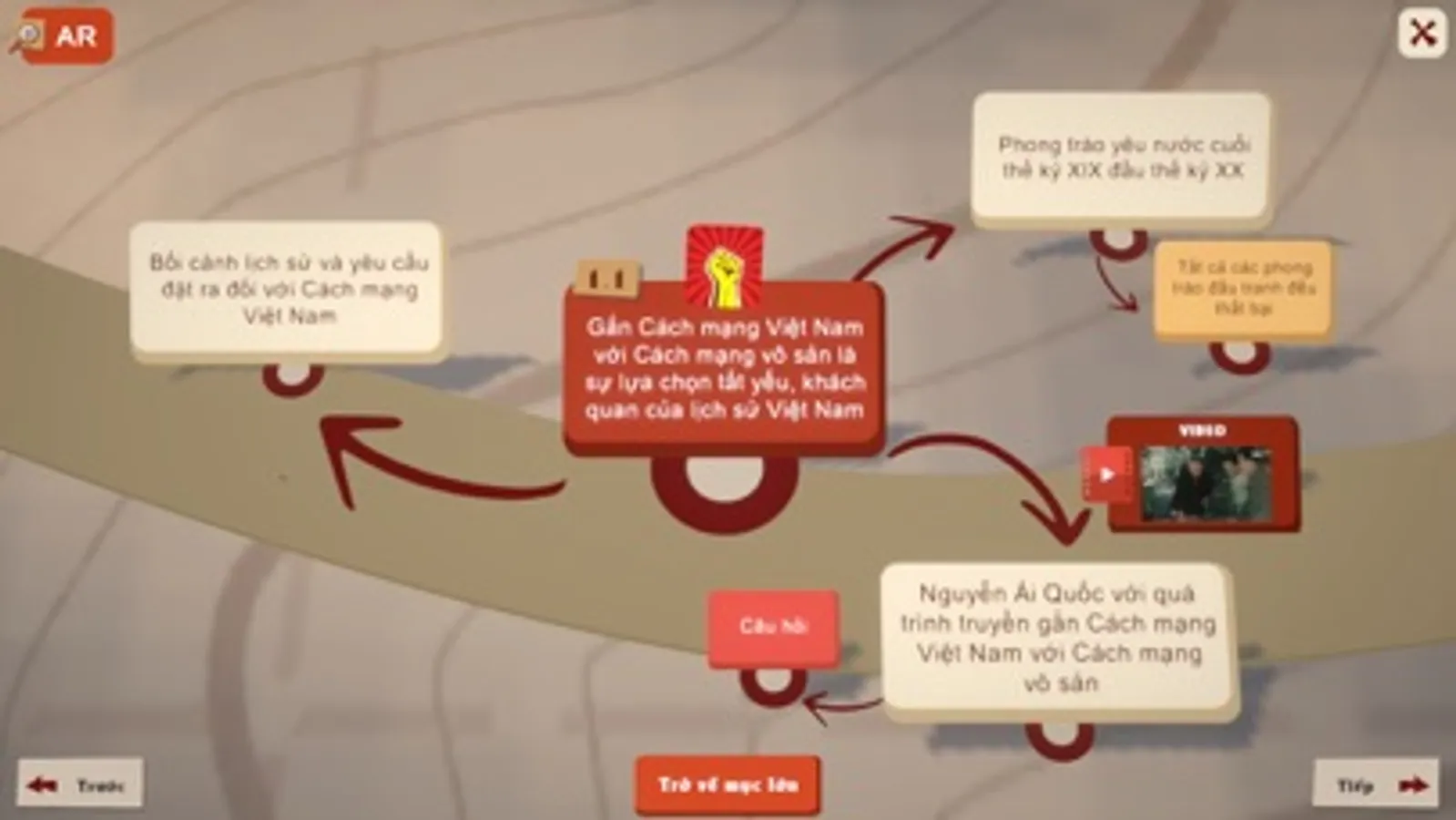This screenshot has width=1456, height=820.
Task: Open the video thumbnail in the VIDEO panel
Action: 1202,479
